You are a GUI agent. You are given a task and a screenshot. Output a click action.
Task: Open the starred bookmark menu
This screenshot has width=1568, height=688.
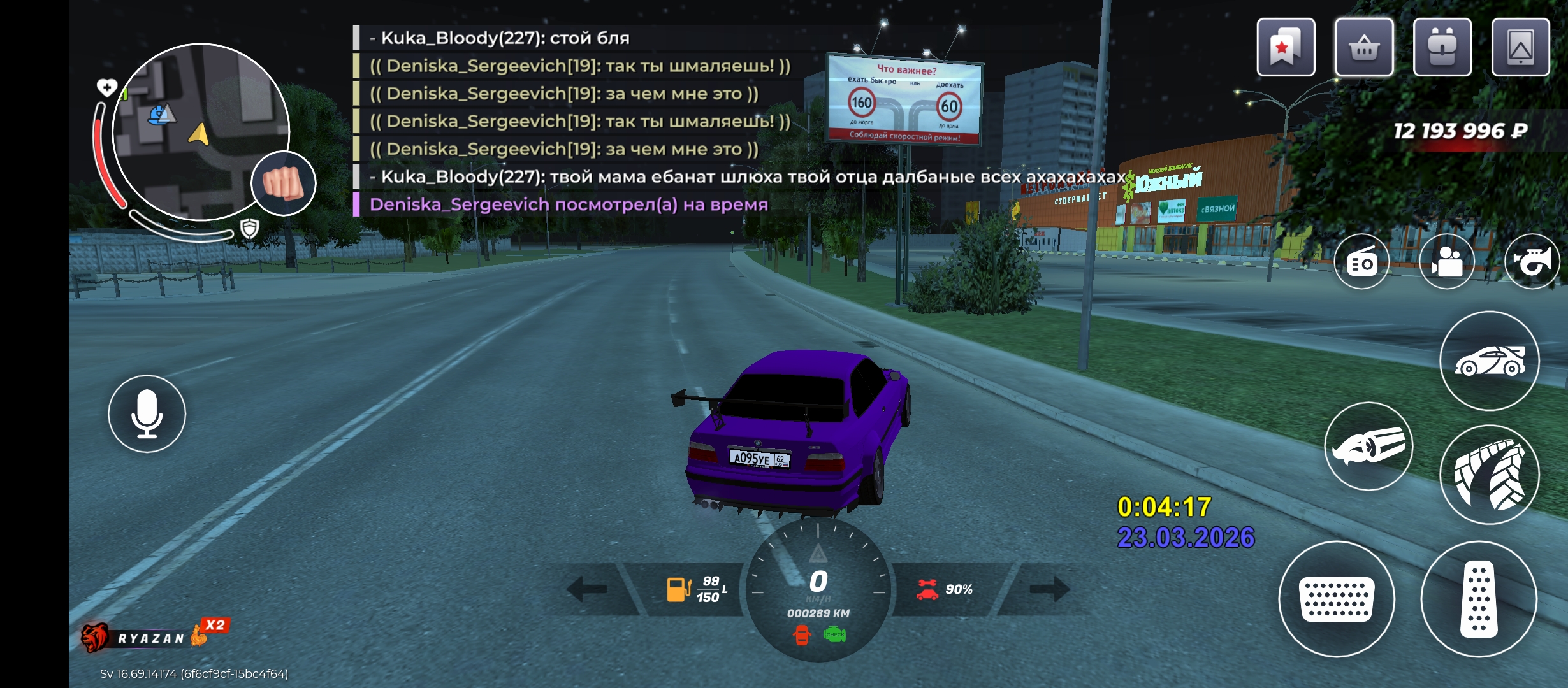click(1286, 48)
